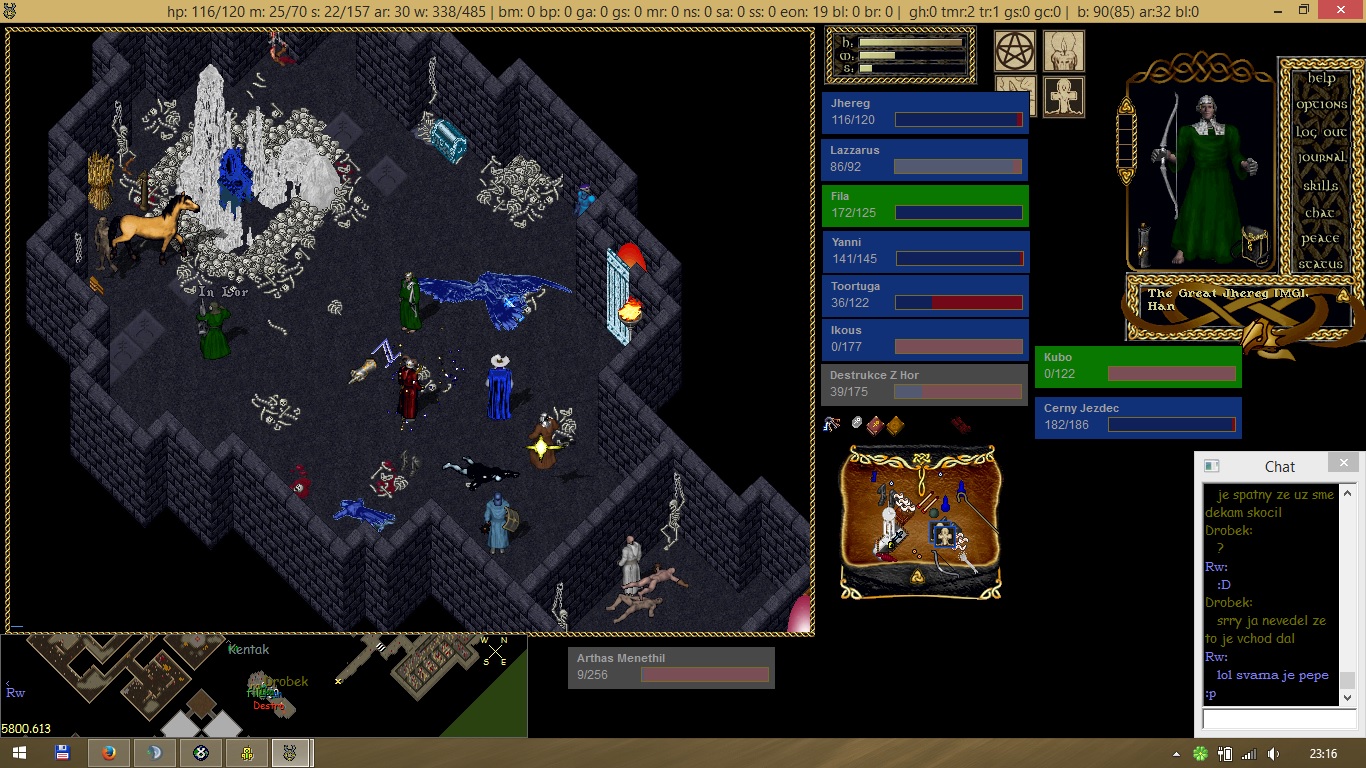Image resolution: width=1366 pixels, height=768 pixels.
Task: Open the Help menu on paperdoll
Action: click(x=1321, y=78)
